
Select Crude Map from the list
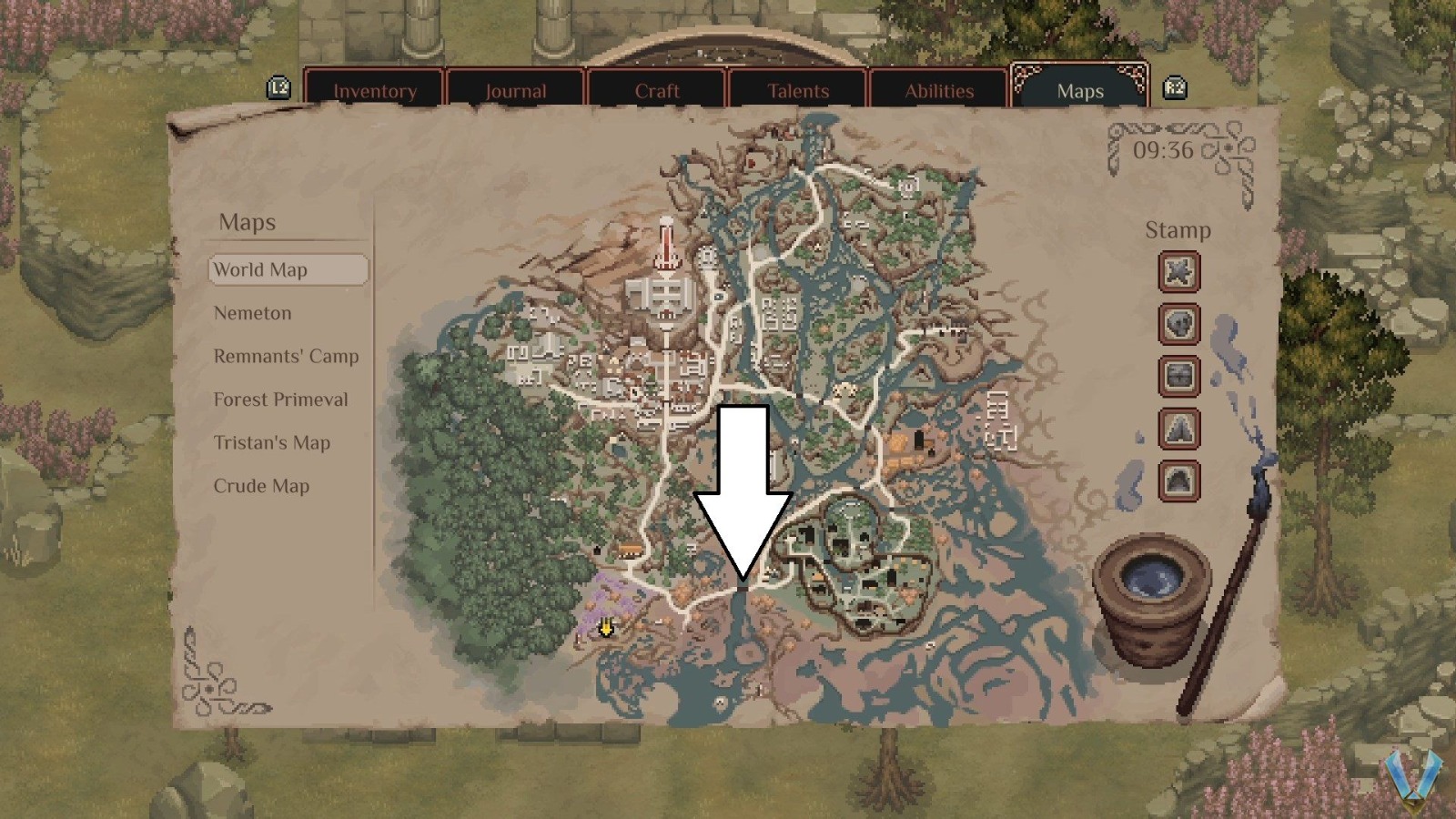(x=260, y=486)
